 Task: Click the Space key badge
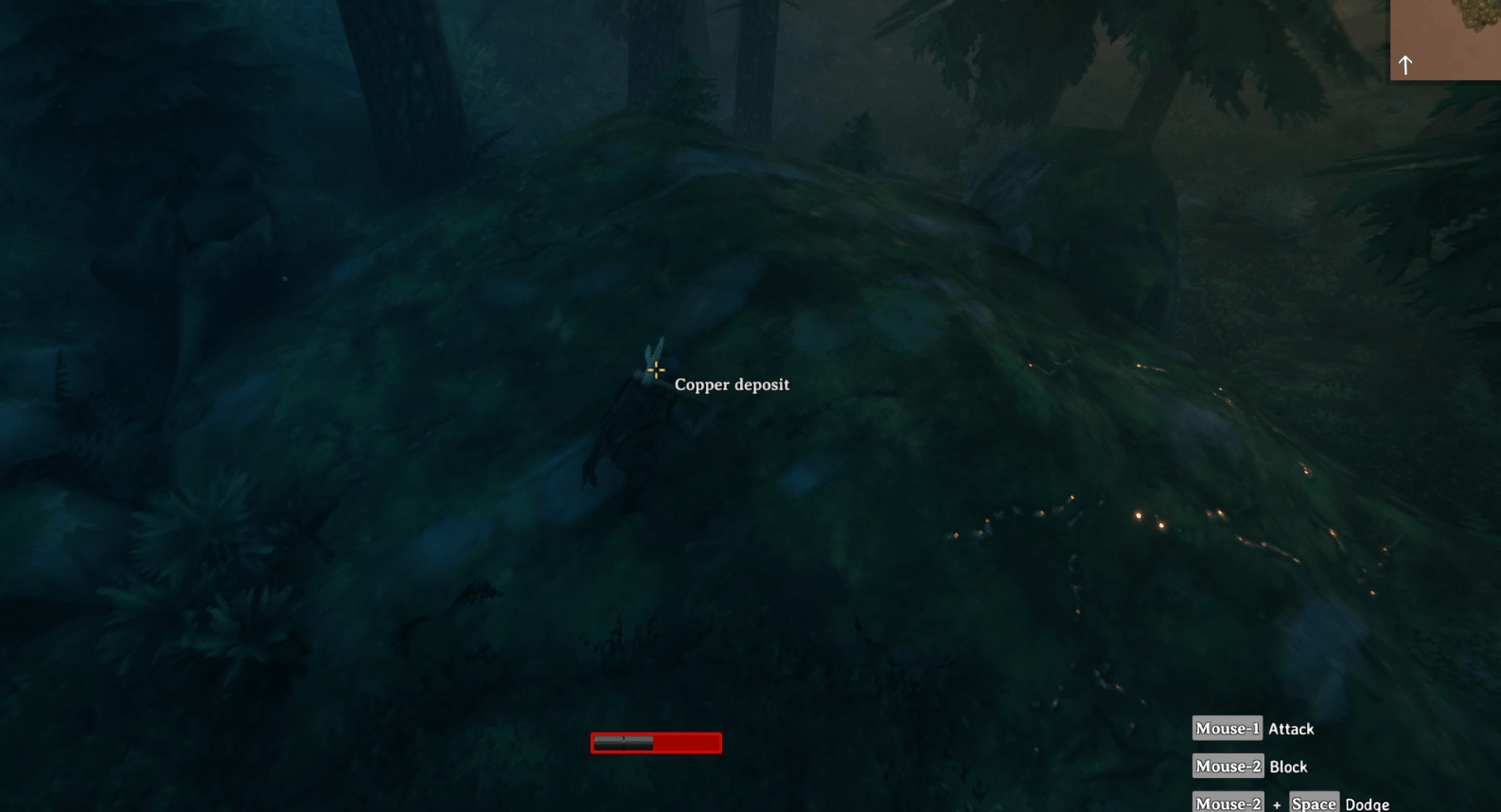point(1315,803)
